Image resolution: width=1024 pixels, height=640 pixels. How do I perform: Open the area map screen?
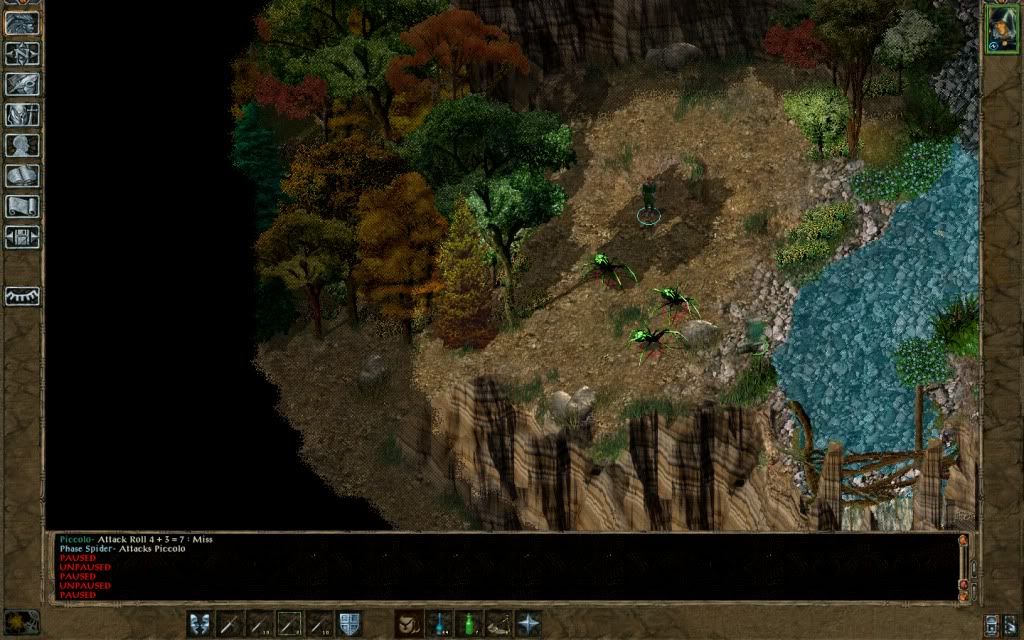[x=22, y=53]
